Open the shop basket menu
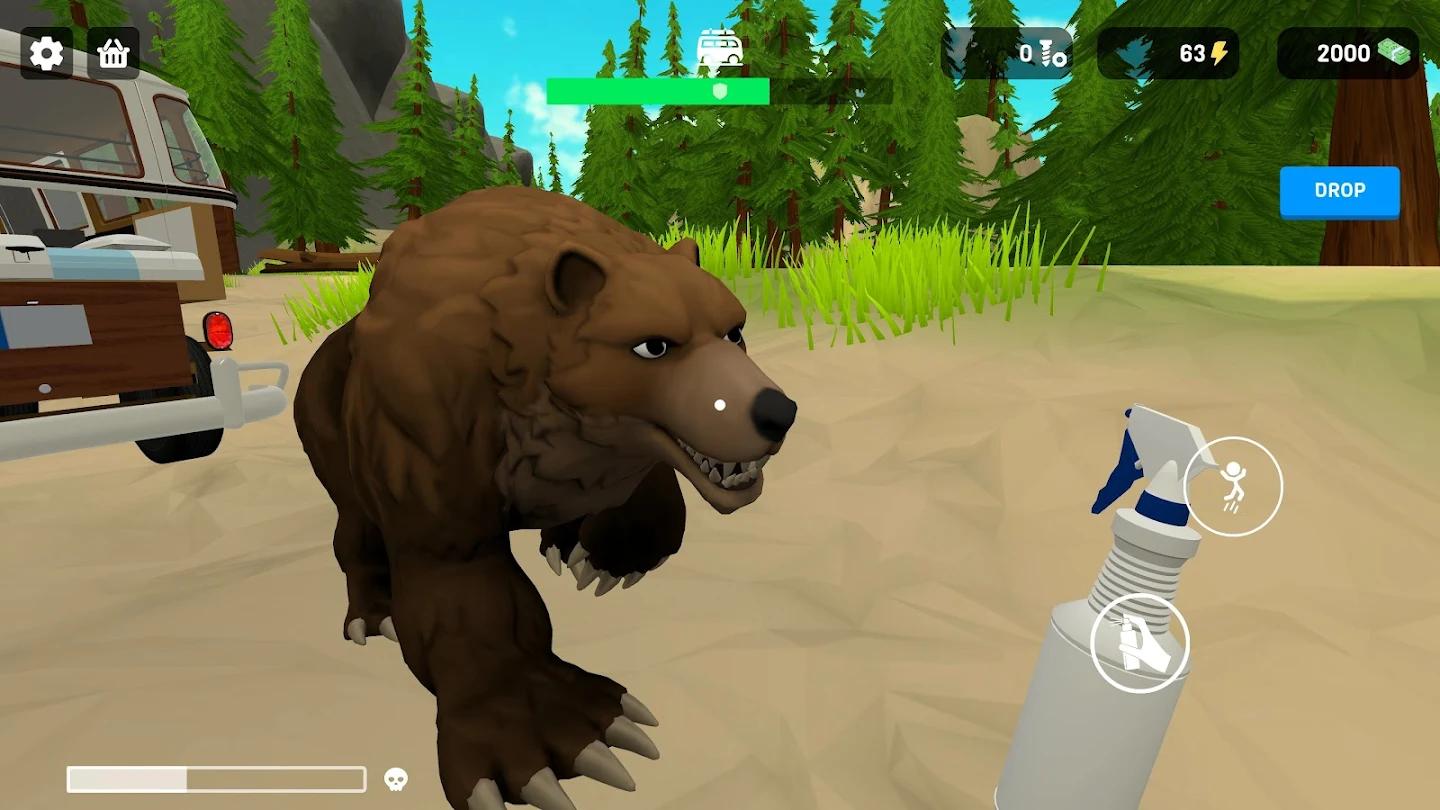The image size is (1440, 810). click(x=113, y=54)
